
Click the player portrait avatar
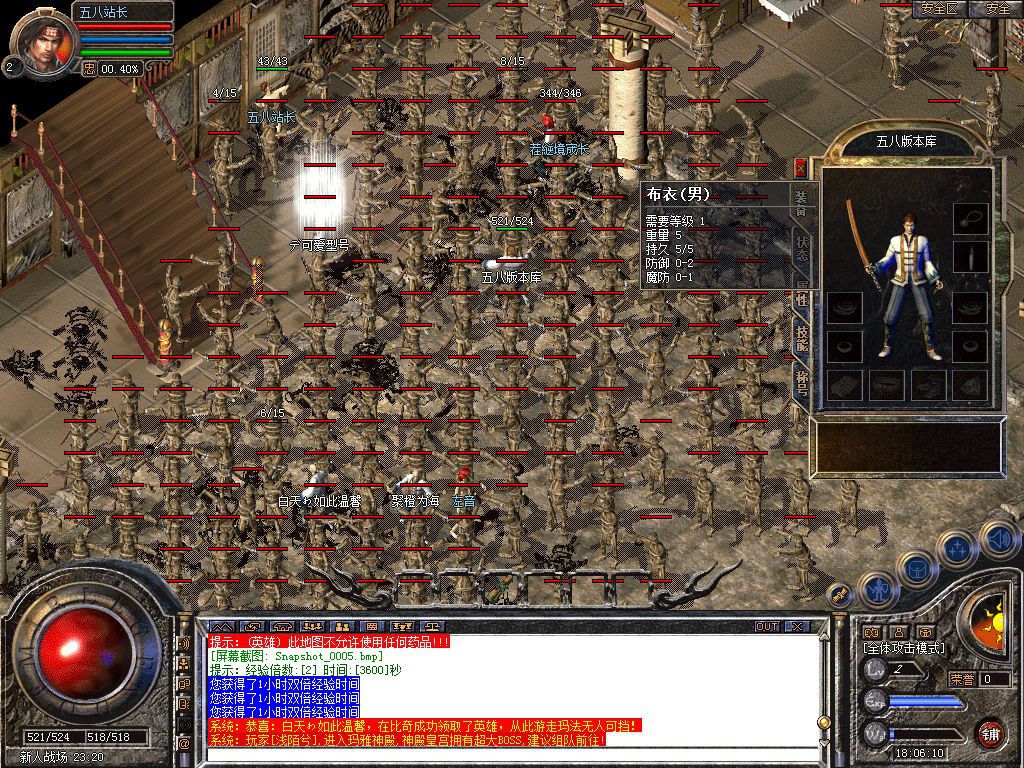(x=44, y=42)
